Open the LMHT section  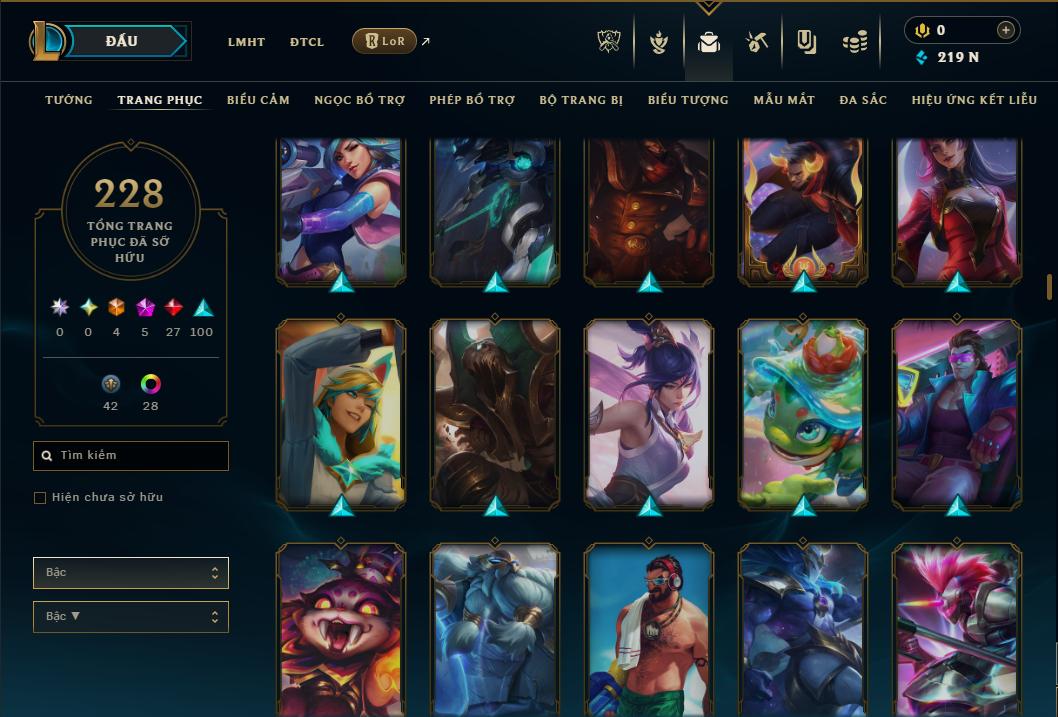246,42
